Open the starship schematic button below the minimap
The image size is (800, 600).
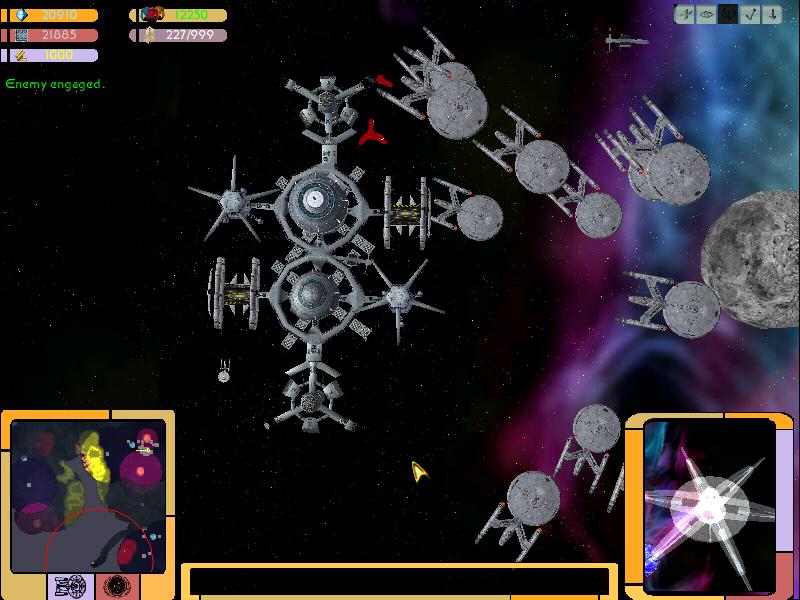tap(72, 586)
